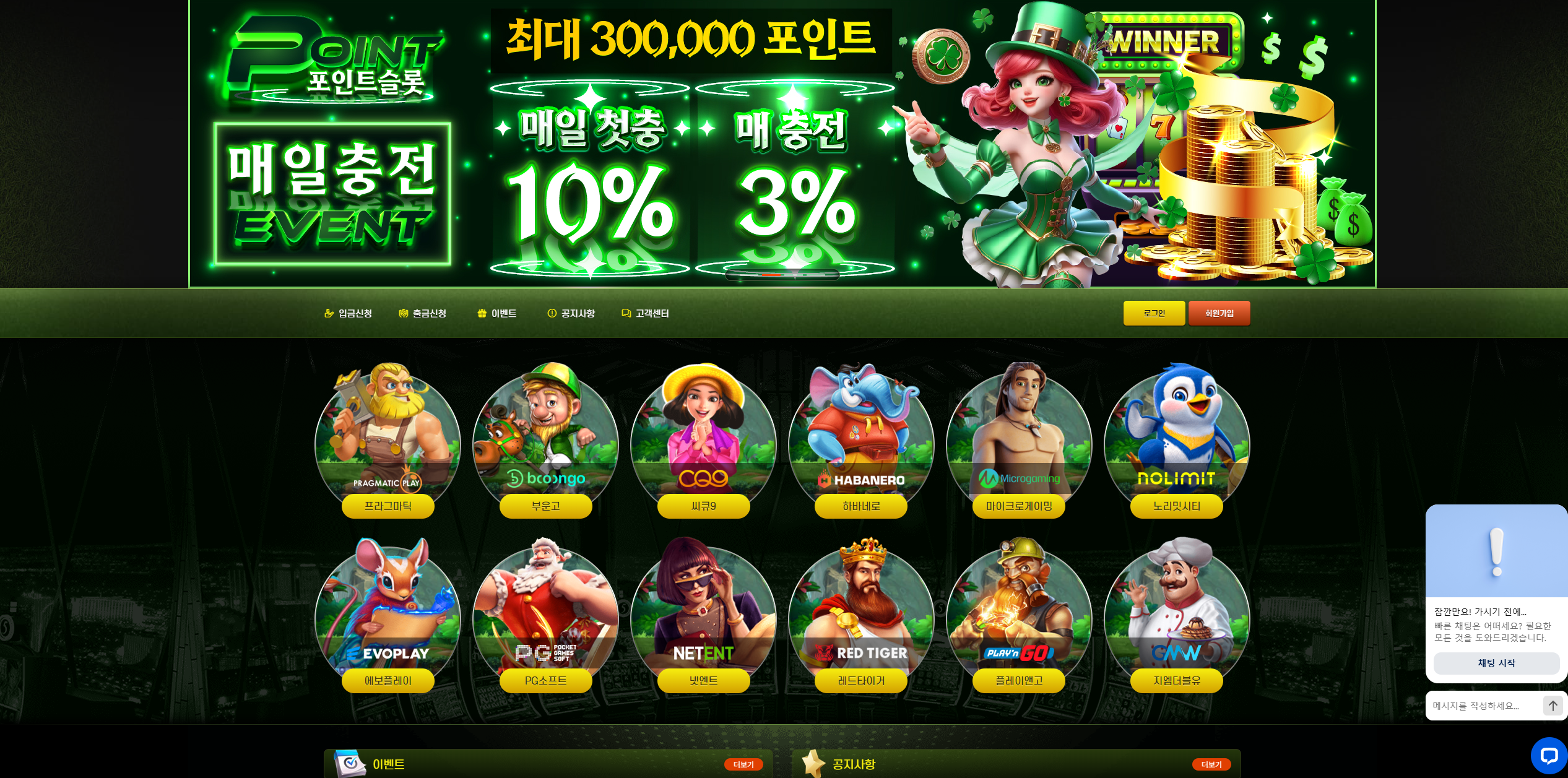Click the red 회원가입 sign-up button
Viewport: 1568px width, 778px height.
(x=1219, y=313)
